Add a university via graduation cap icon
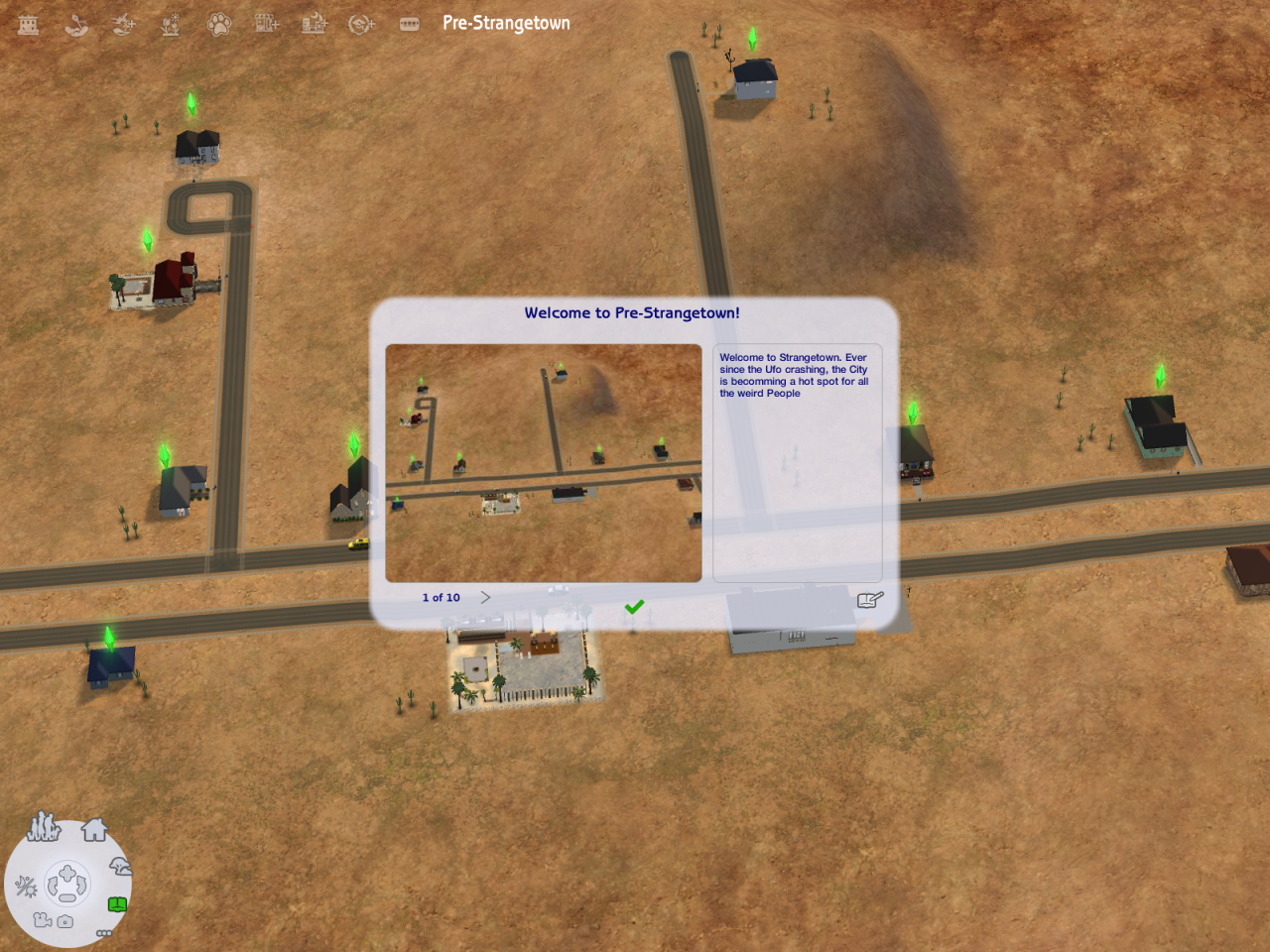This screenshot has height=952, width=1270. click(361, 24)
